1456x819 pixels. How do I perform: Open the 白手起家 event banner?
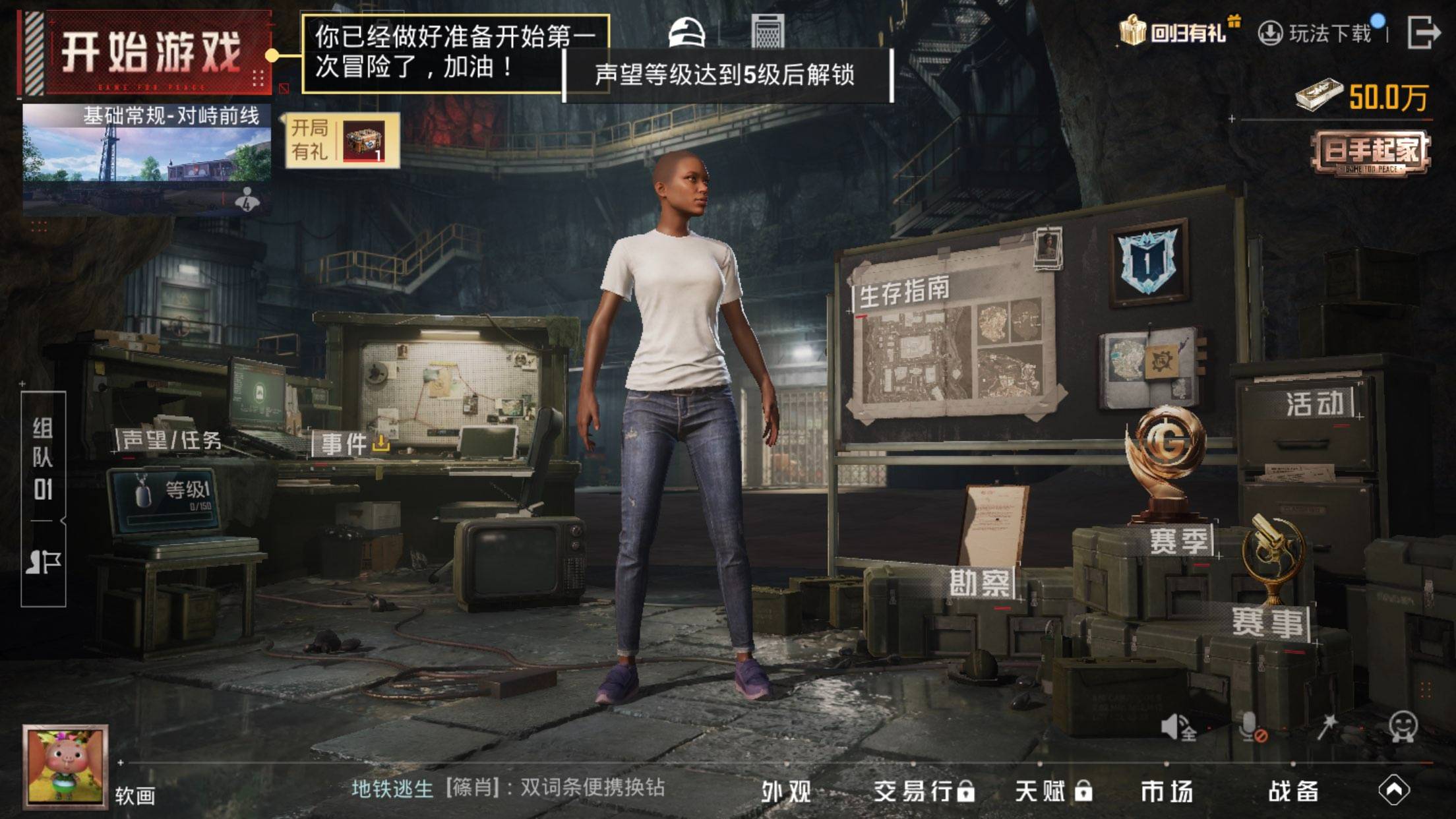pos(1370,153)
